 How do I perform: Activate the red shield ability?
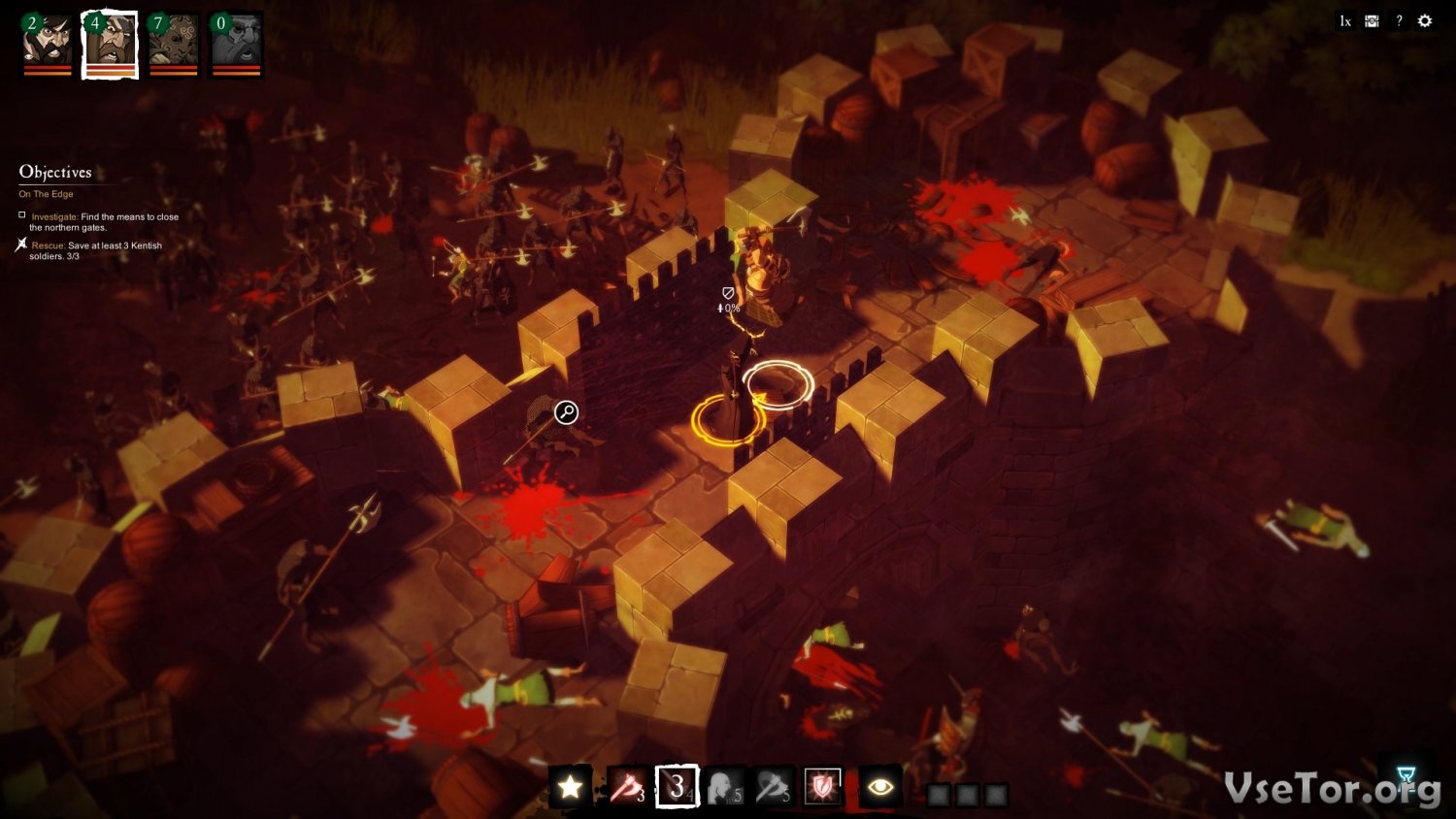click(822, 786)
